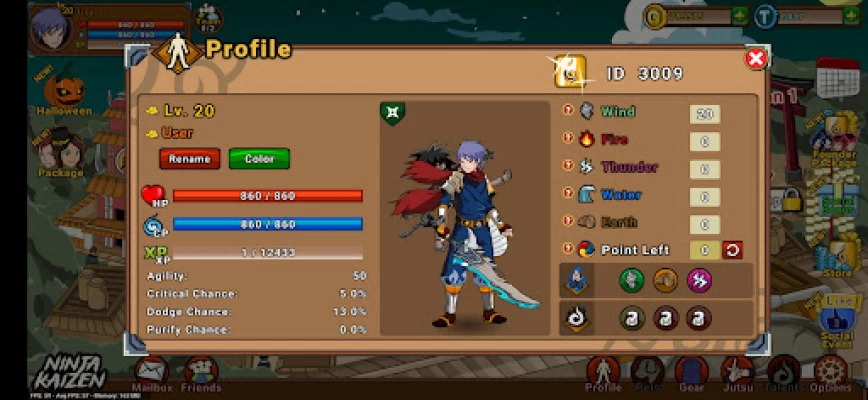Open the Halloween pumpkin event

pyautogui.click(x=63, y=91)
